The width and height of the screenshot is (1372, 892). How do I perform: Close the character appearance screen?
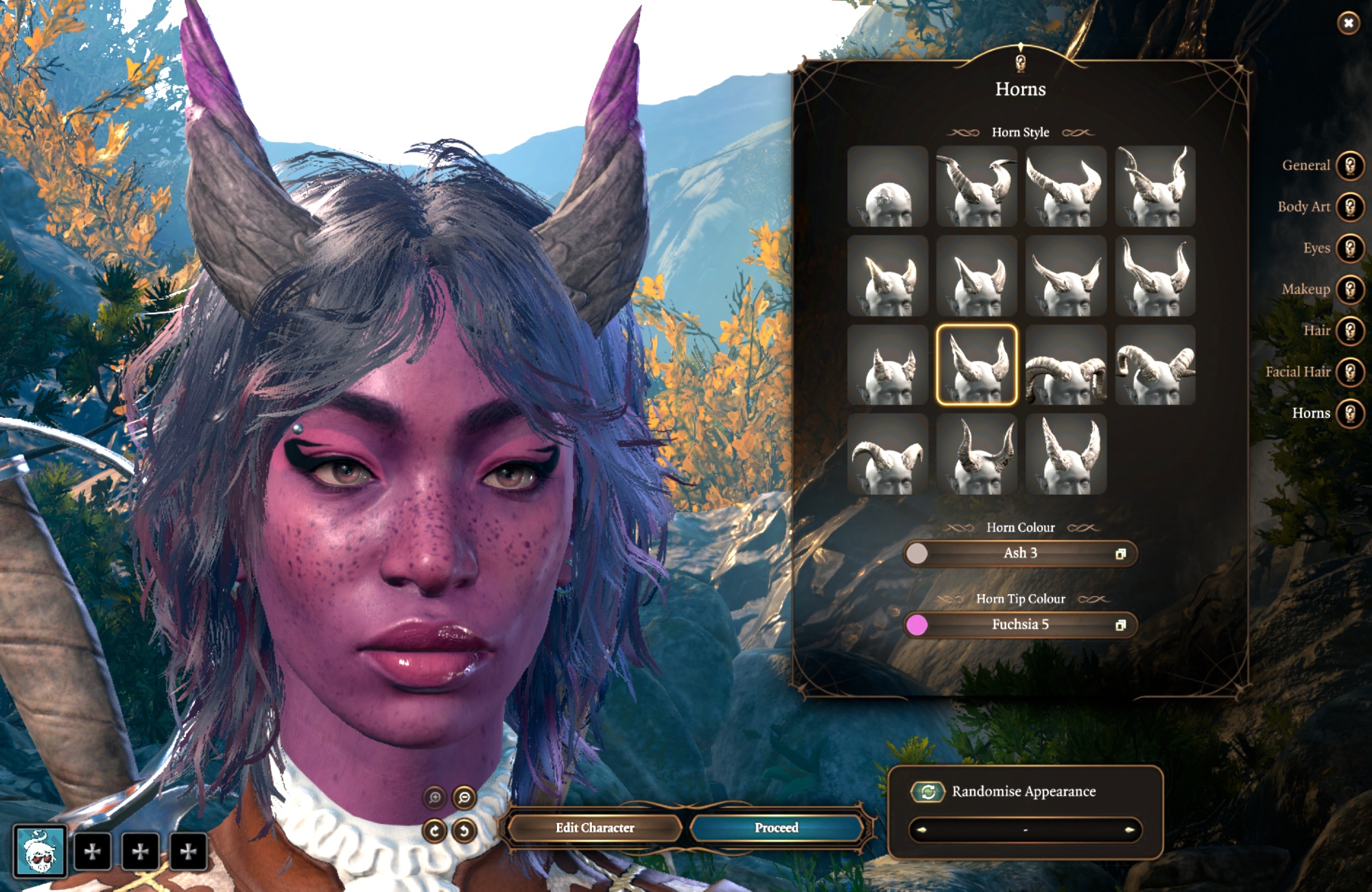(x=1348, y=23)
